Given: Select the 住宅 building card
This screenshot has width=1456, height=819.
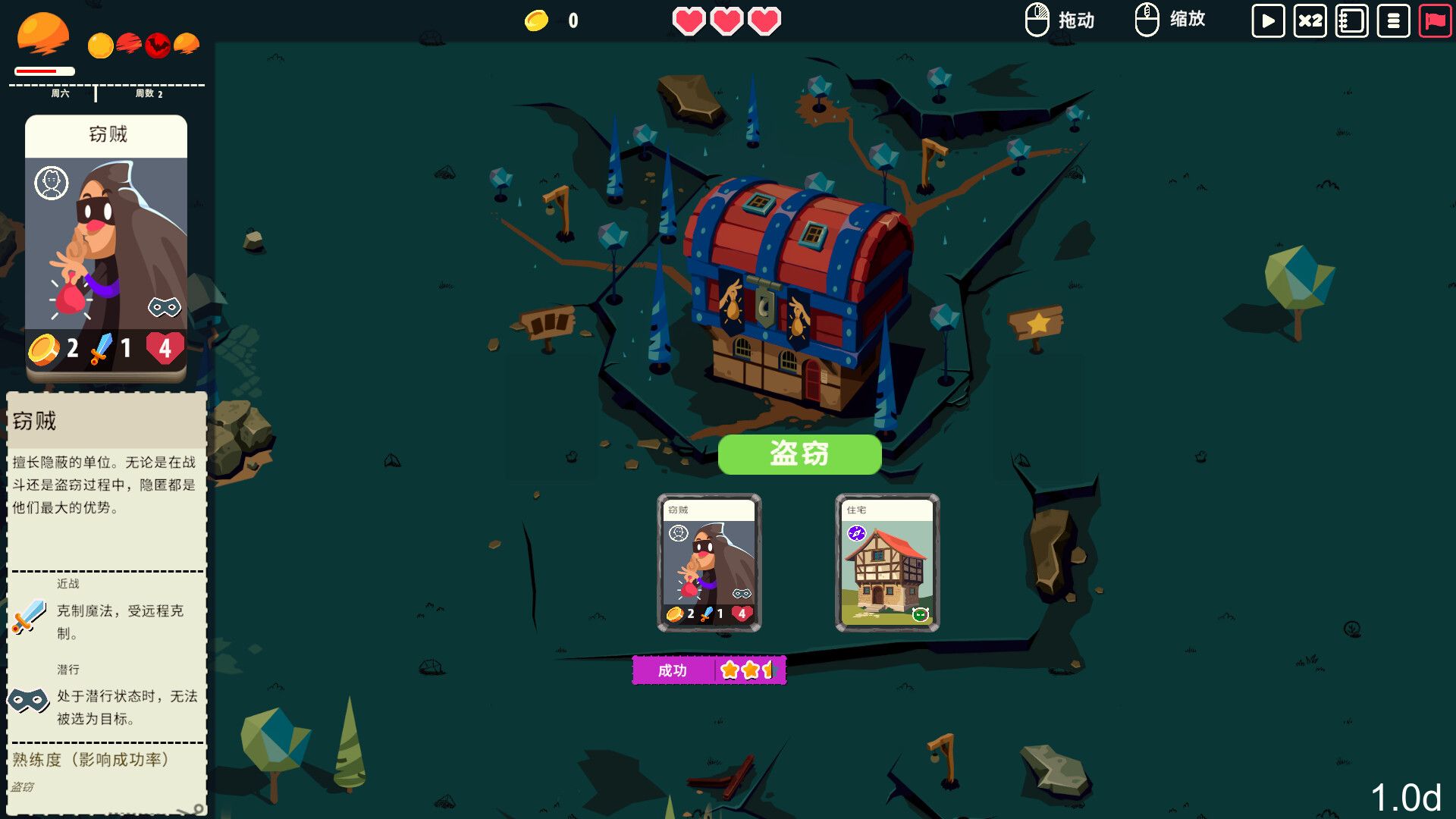Looking at the screenshot, I should [887, 561].
